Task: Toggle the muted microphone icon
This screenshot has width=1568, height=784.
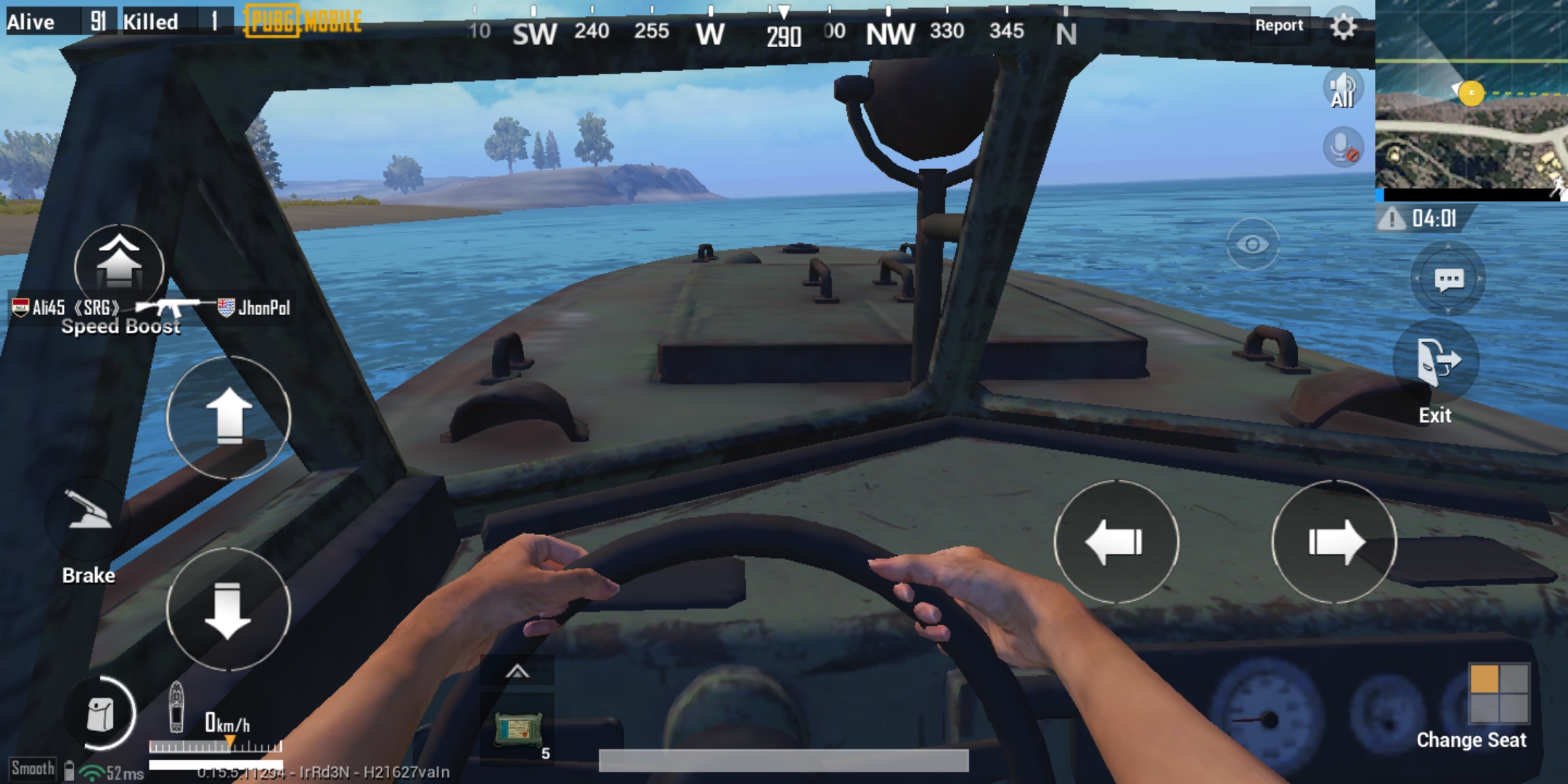Action: pos(1342,148)
